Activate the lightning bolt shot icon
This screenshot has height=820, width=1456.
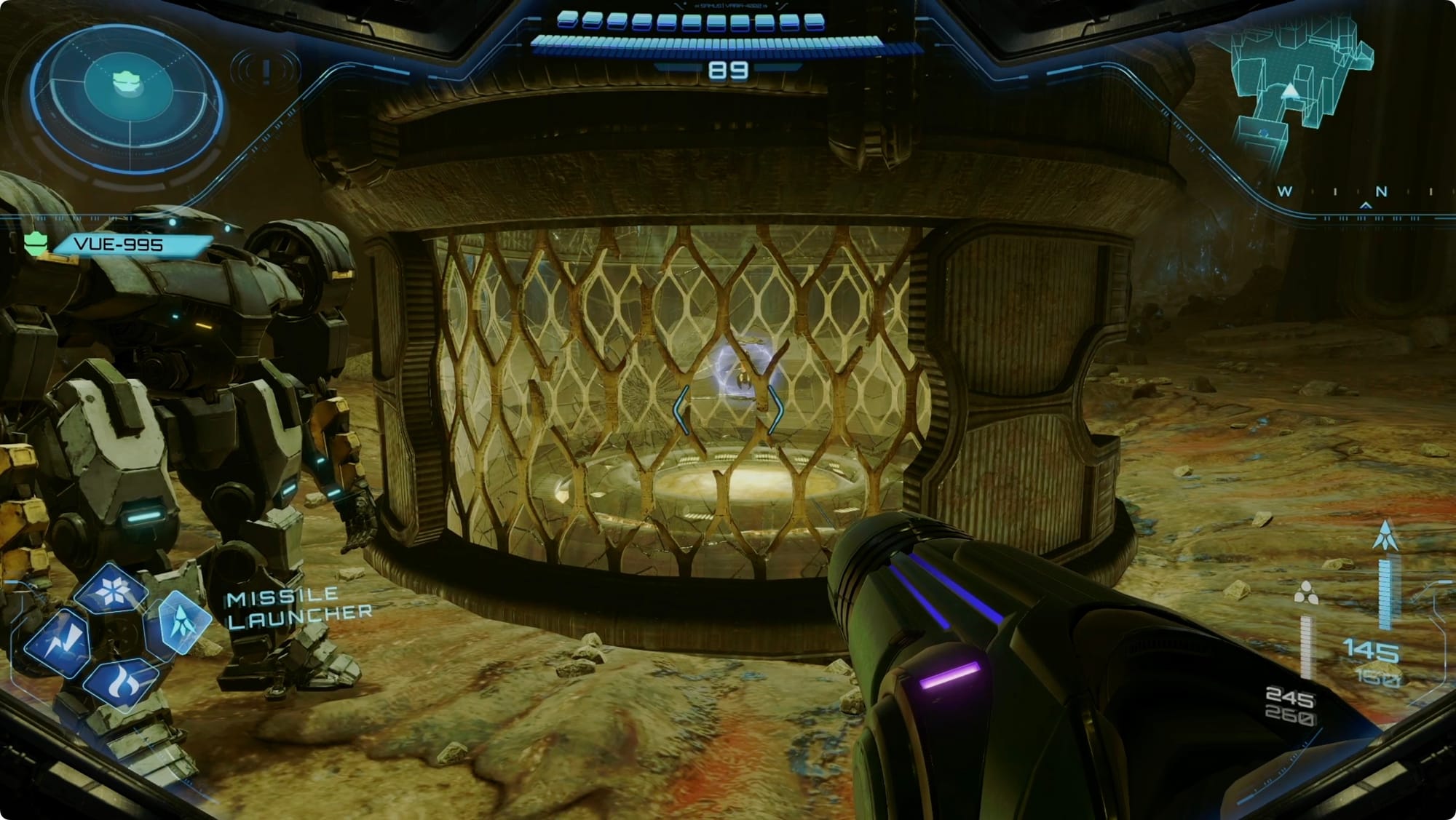tap(59, 643)
